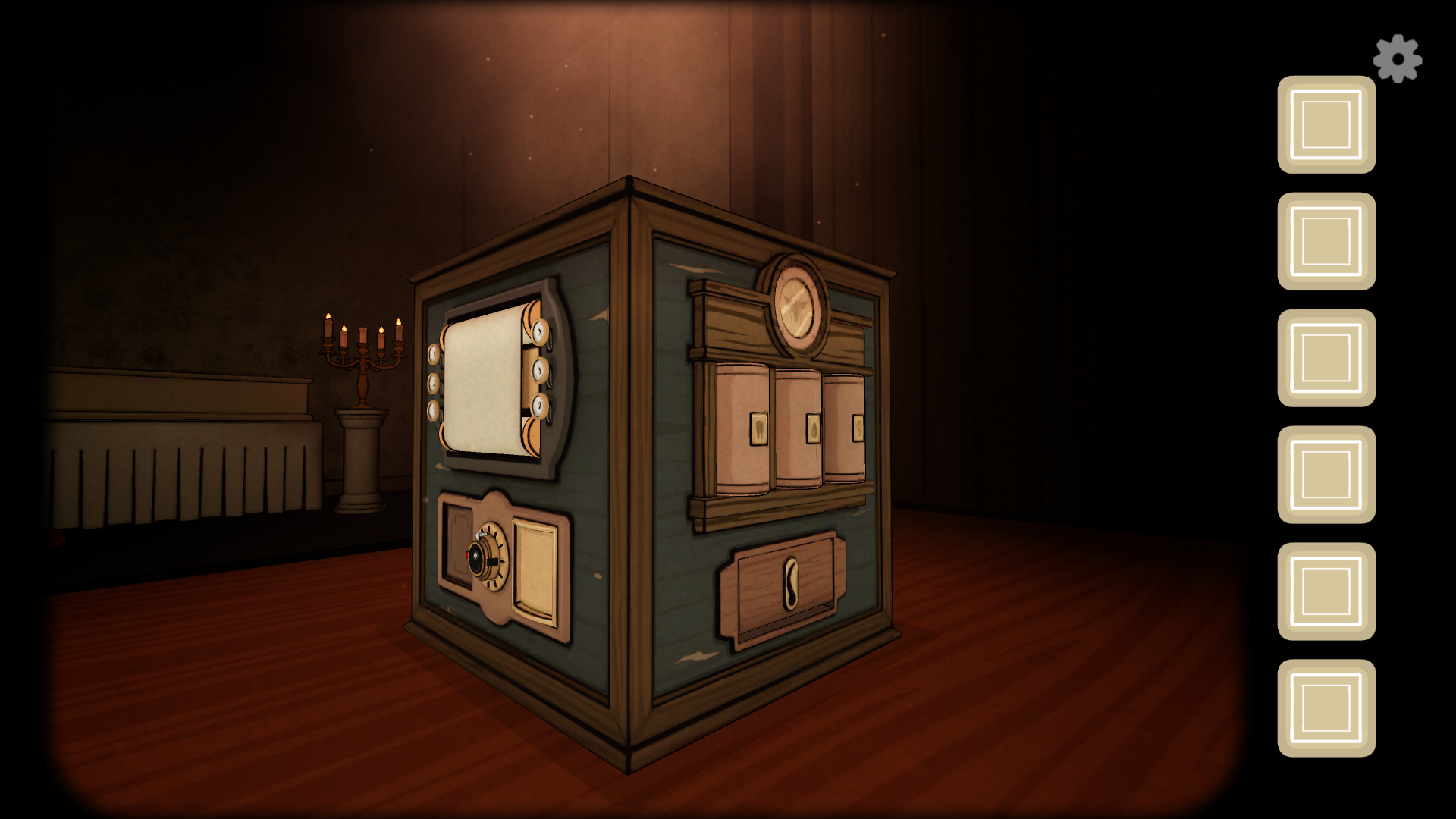Screen dimensions: 1456x819
Task: Open the settings gear in the top-right corner
Action: (1399, 57)
